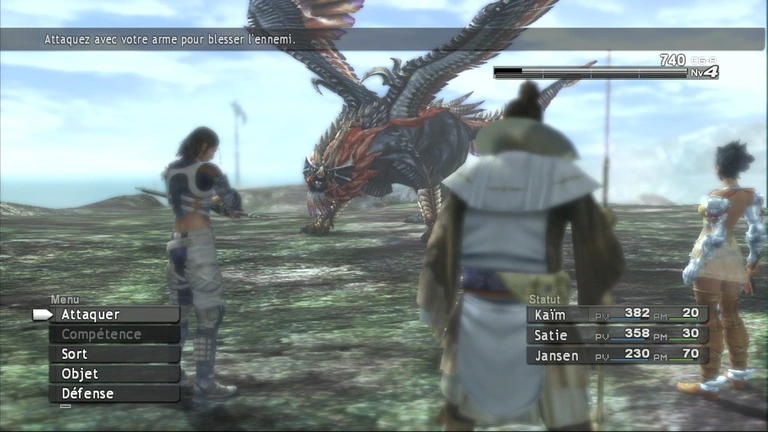Open the Objet item menu
The width and height of the screenshot is (768, 432).
(x=114, y=374)
